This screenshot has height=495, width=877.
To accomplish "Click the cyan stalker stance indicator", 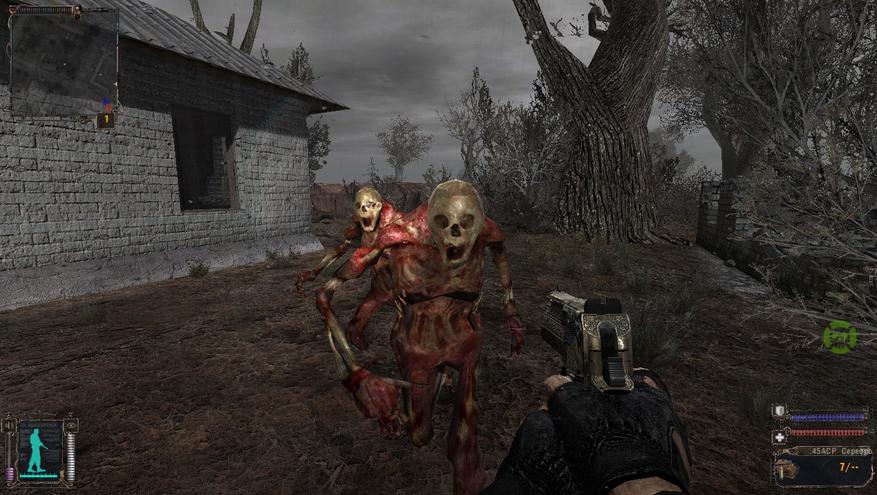I will point(40,449).
